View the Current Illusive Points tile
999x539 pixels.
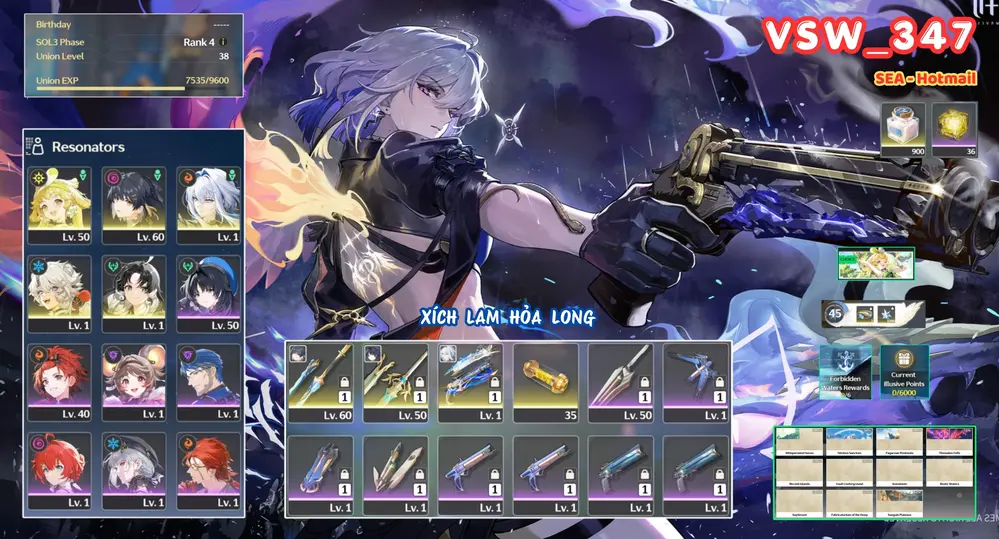[904, 371]
